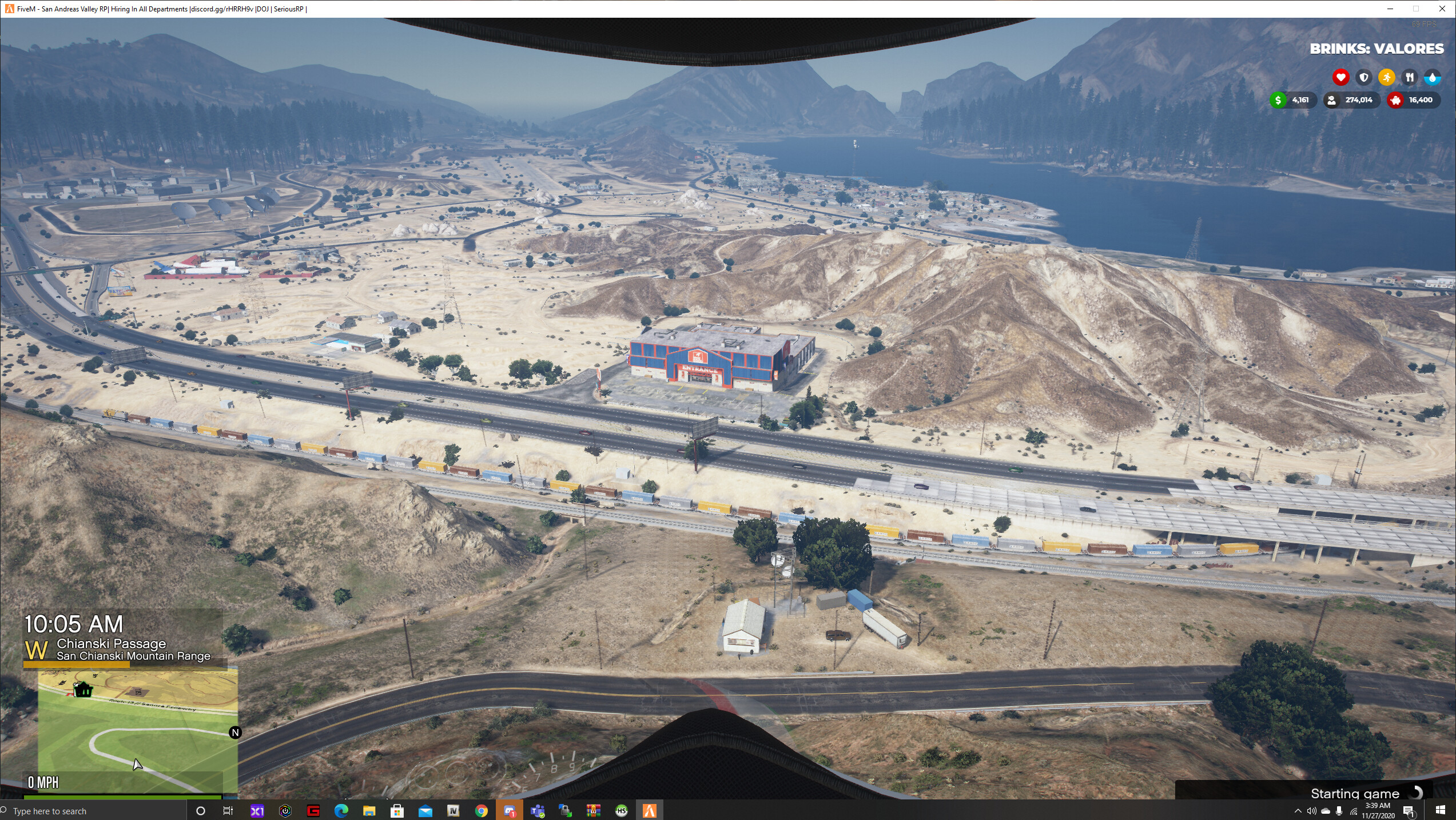Click the shopping basket blip on minimap

pos(83,690)
